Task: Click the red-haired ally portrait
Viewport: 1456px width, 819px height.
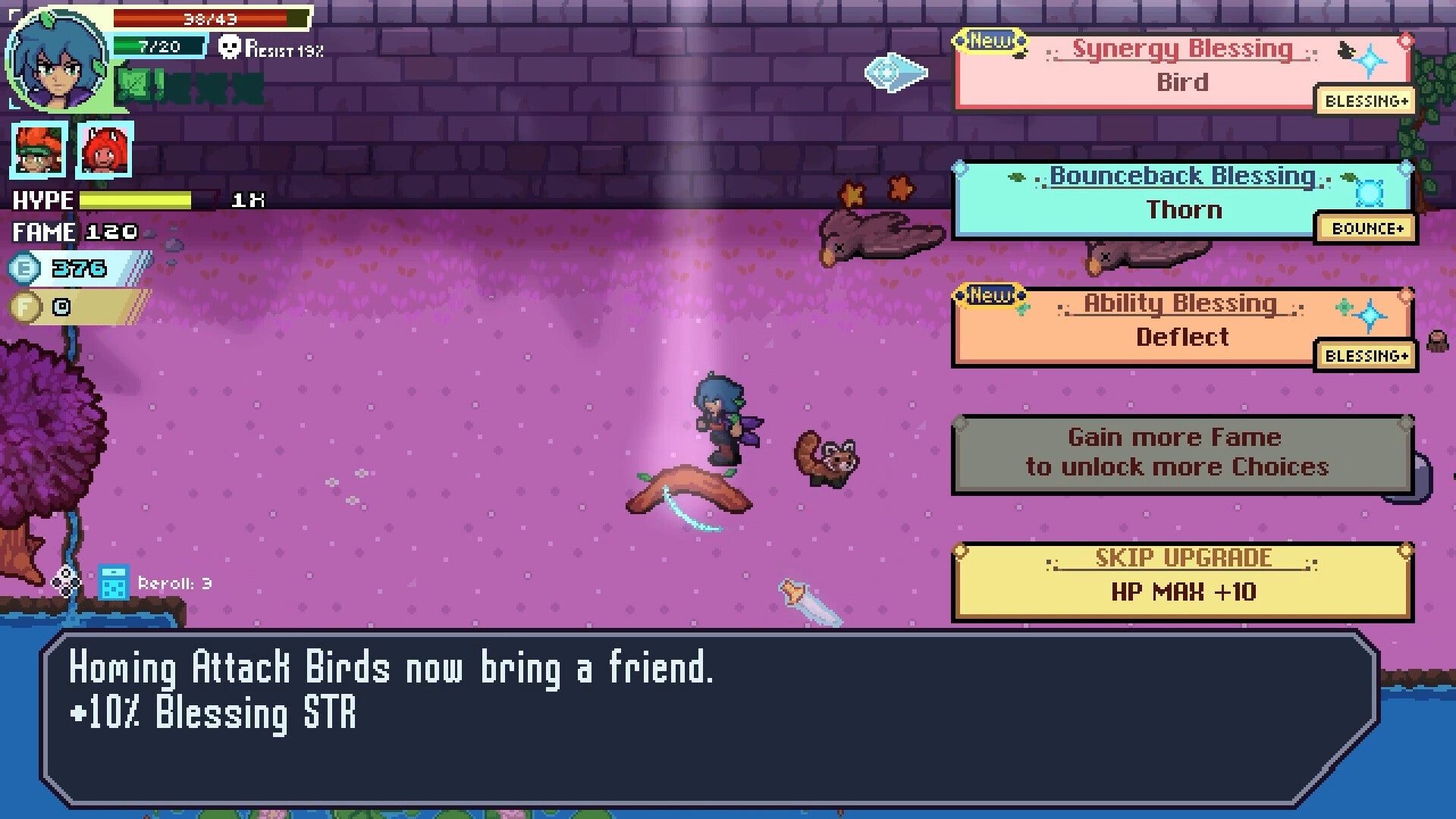Action: tap(105, 149)
